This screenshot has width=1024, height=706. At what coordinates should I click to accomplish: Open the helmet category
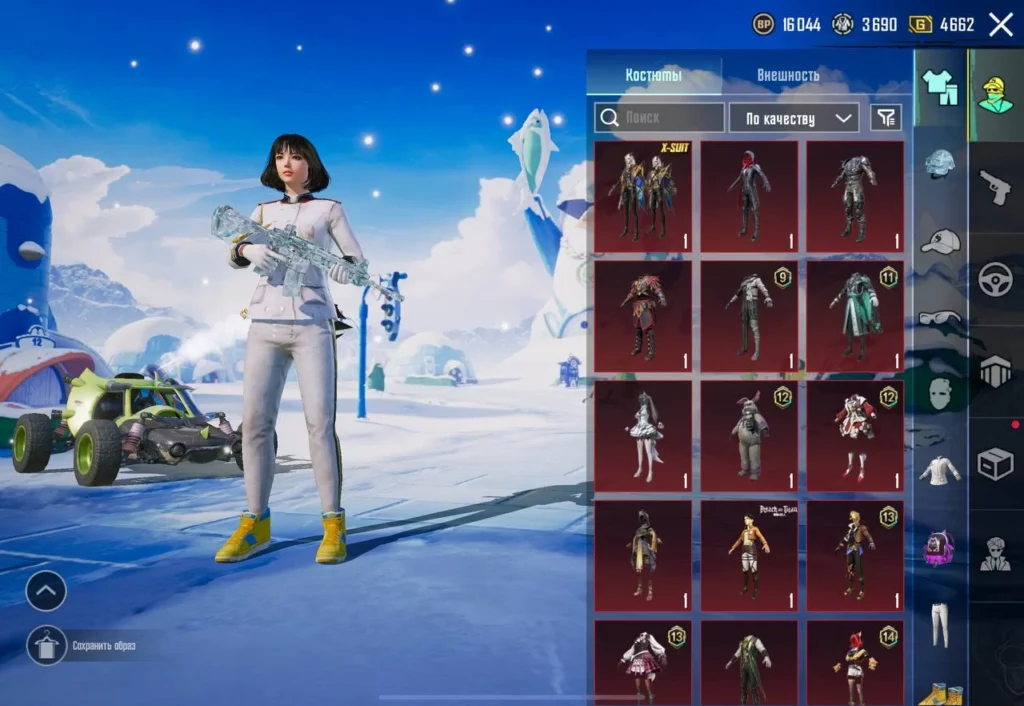coord(939,164)
